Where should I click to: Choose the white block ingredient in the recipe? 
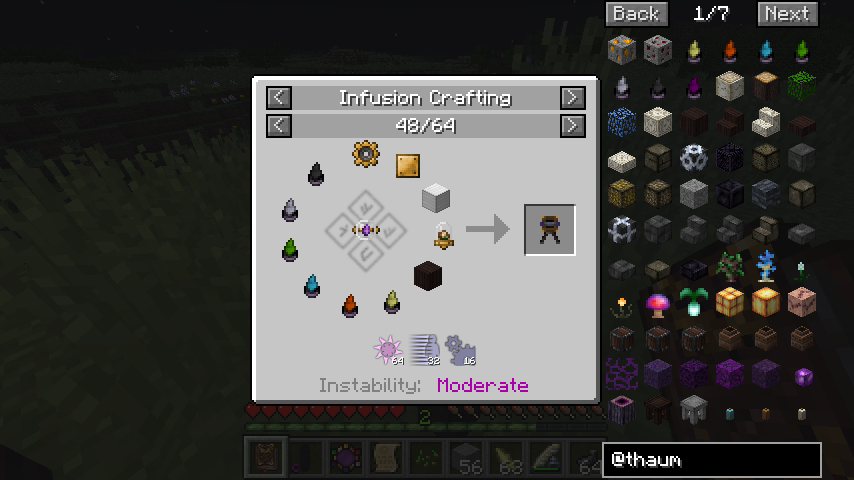[435, 197]
